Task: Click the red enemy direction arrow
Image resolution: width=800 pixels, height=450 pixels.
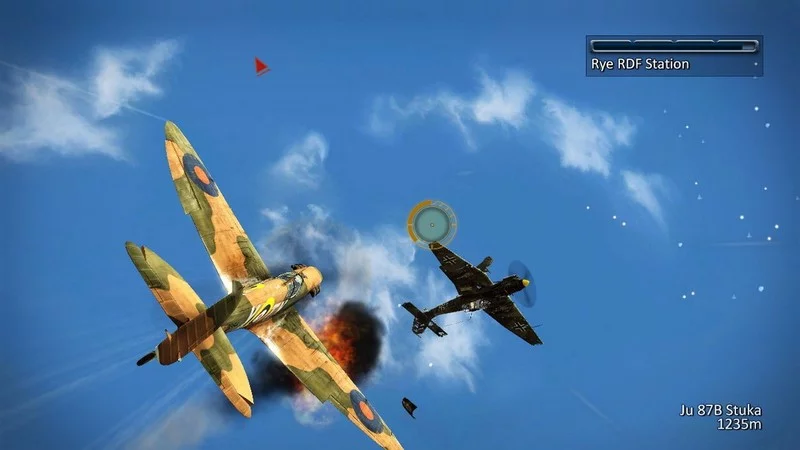Action: click(261, 67)
